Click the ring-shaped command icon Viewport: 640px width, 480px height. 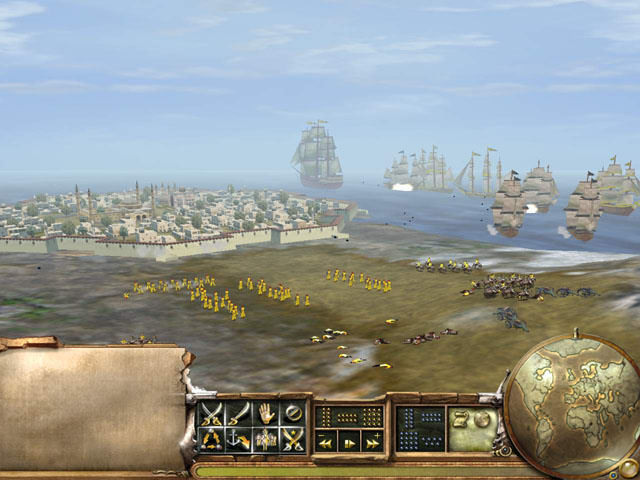[x=292, y=413]
